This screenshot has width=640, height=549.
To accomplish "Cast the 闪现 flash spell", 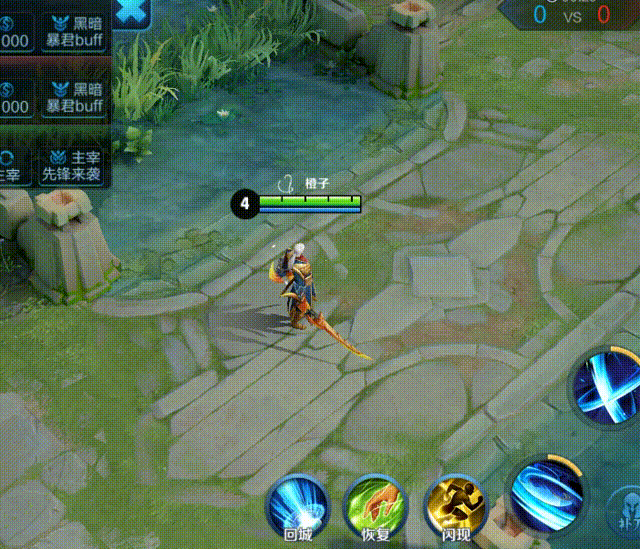I will click(453, 507).
